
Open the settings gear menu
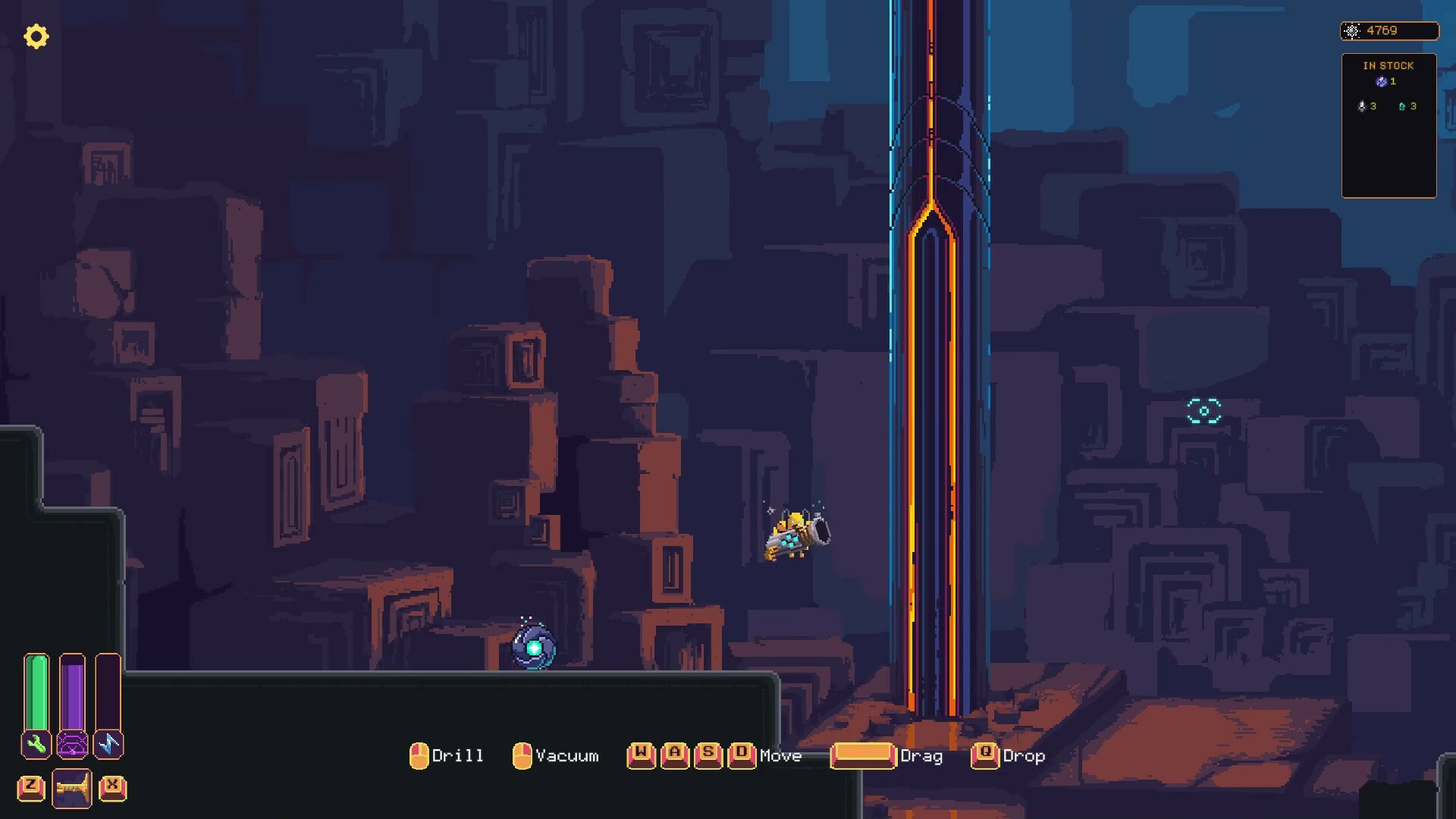pyautogui.click(x=36, y=36)
